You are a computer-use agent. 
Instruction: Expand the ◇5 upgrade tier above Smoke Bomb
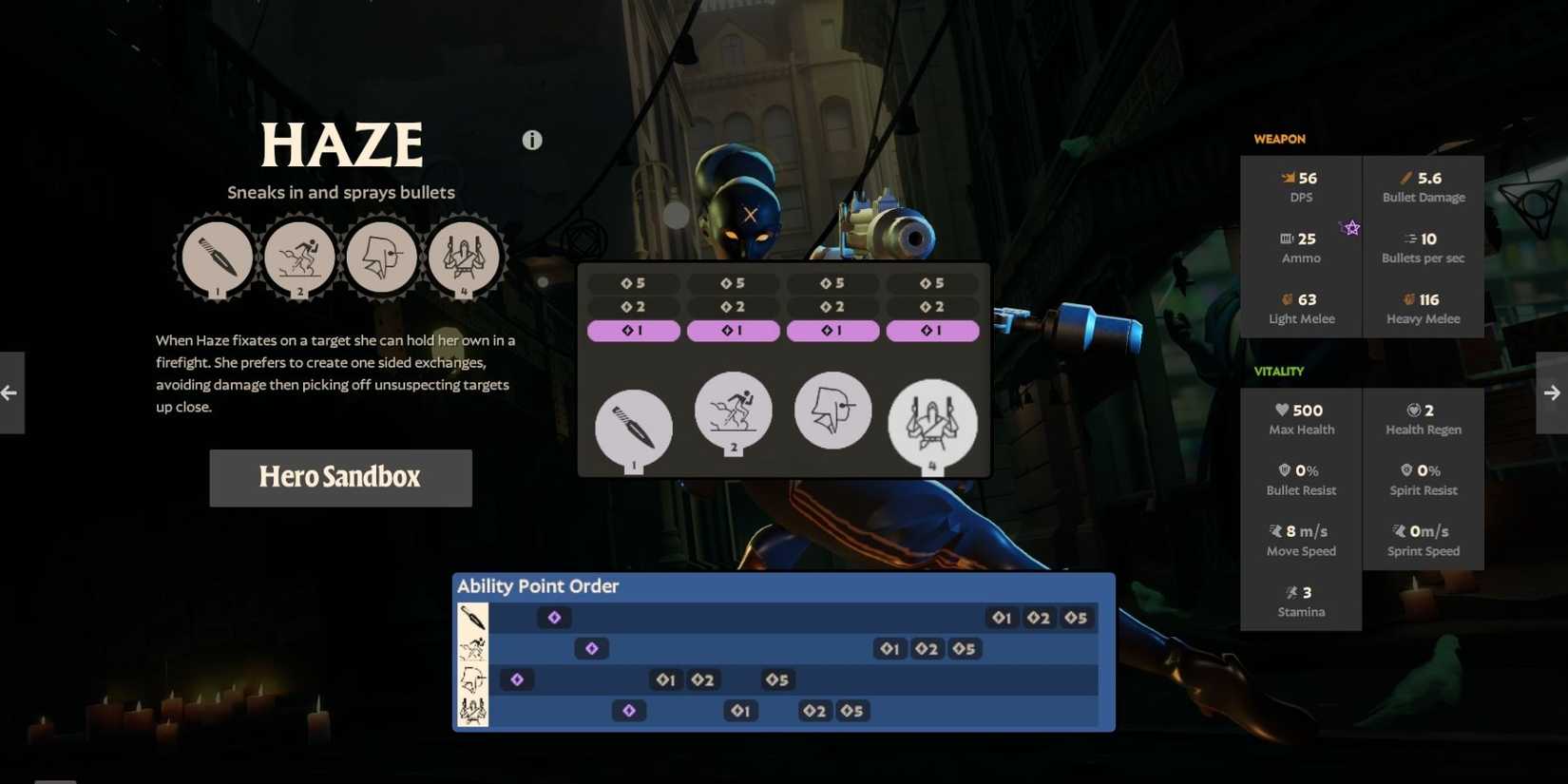(x=733, y=282)
